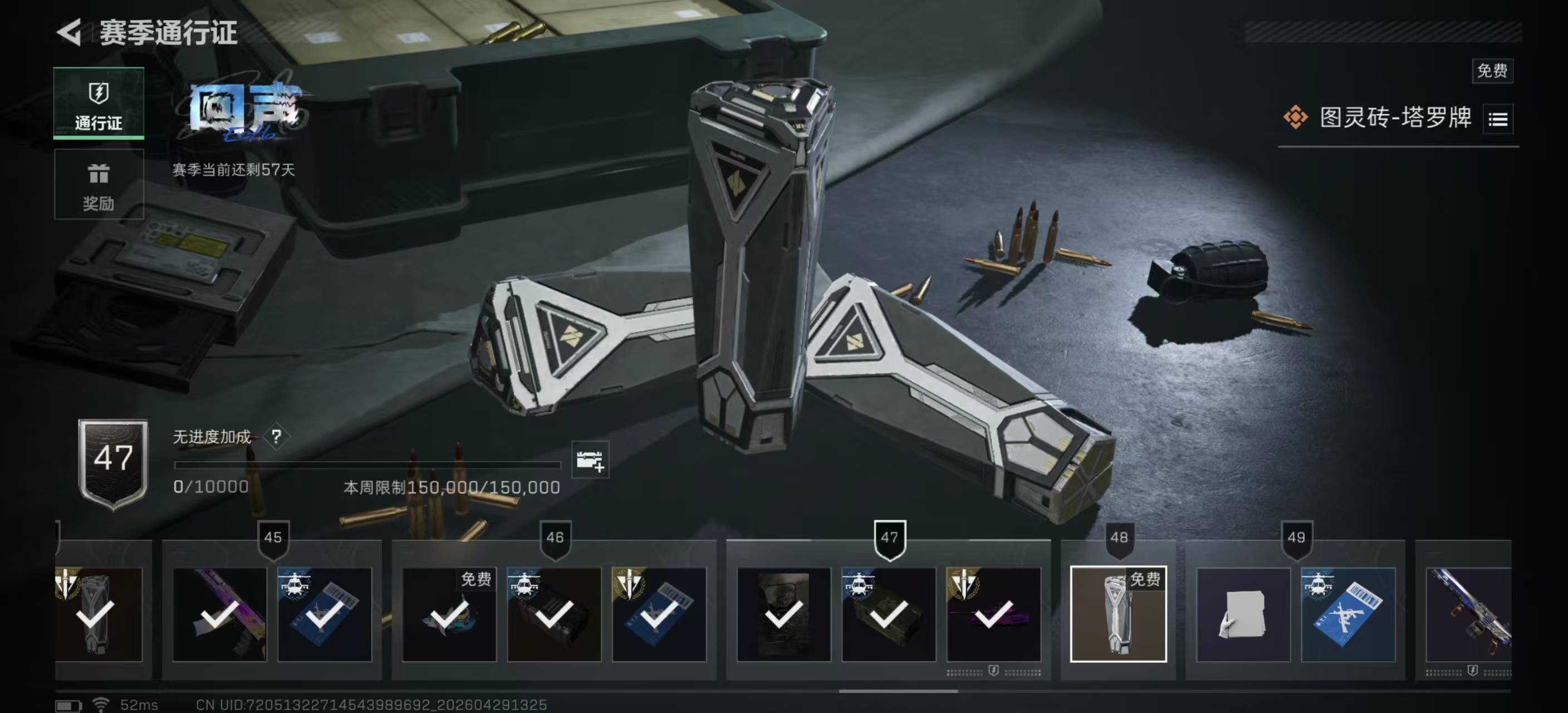1568x713 pixels.
Task: Click the level 48 shield marker
Action: point(1119,538)
